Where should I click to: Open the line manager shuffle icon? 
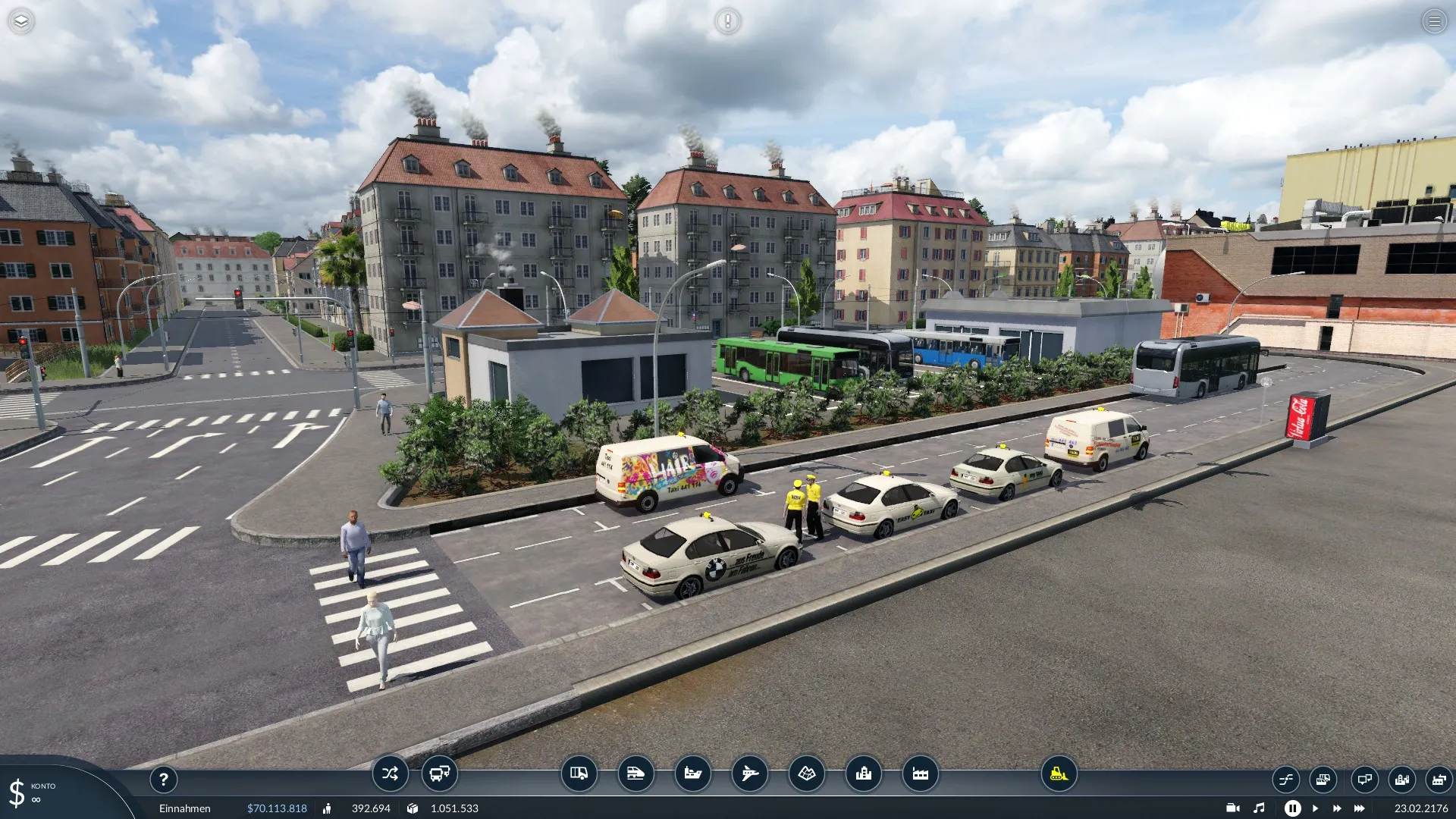[x=390, y=773]
